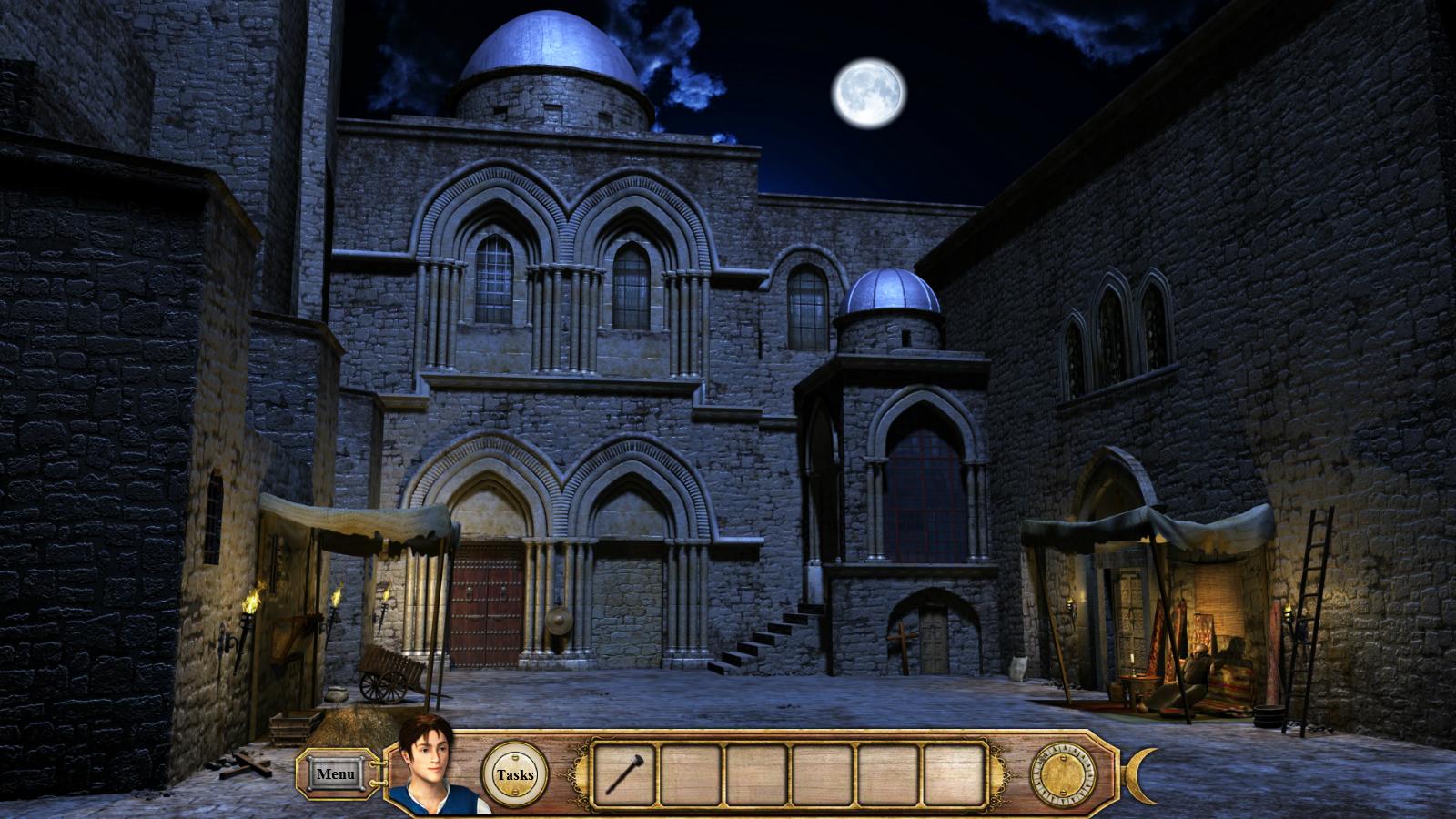Show the Tasks list

click(x=515, y=775)
